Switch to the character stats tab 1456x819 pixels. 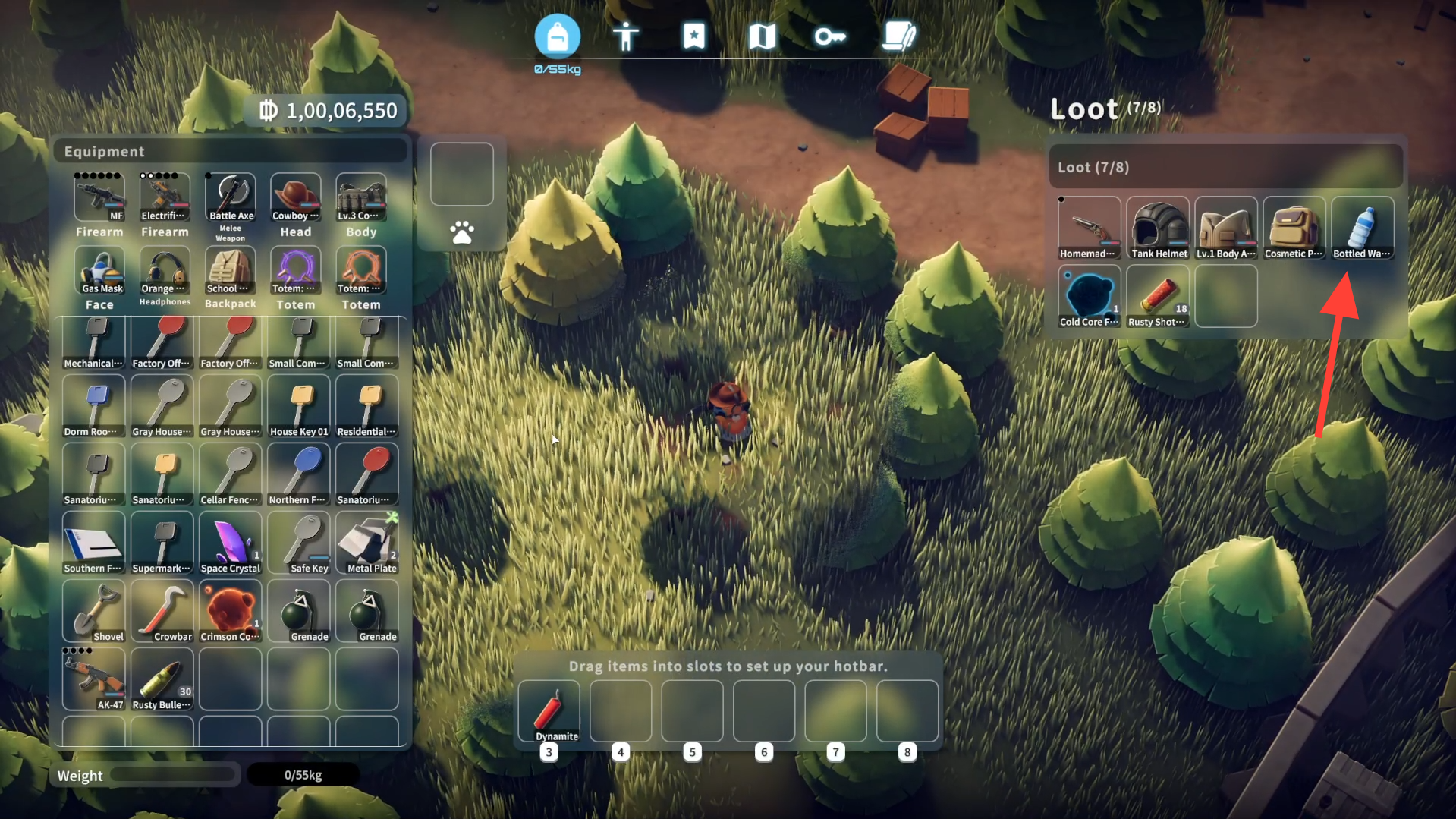pos(625,36)
